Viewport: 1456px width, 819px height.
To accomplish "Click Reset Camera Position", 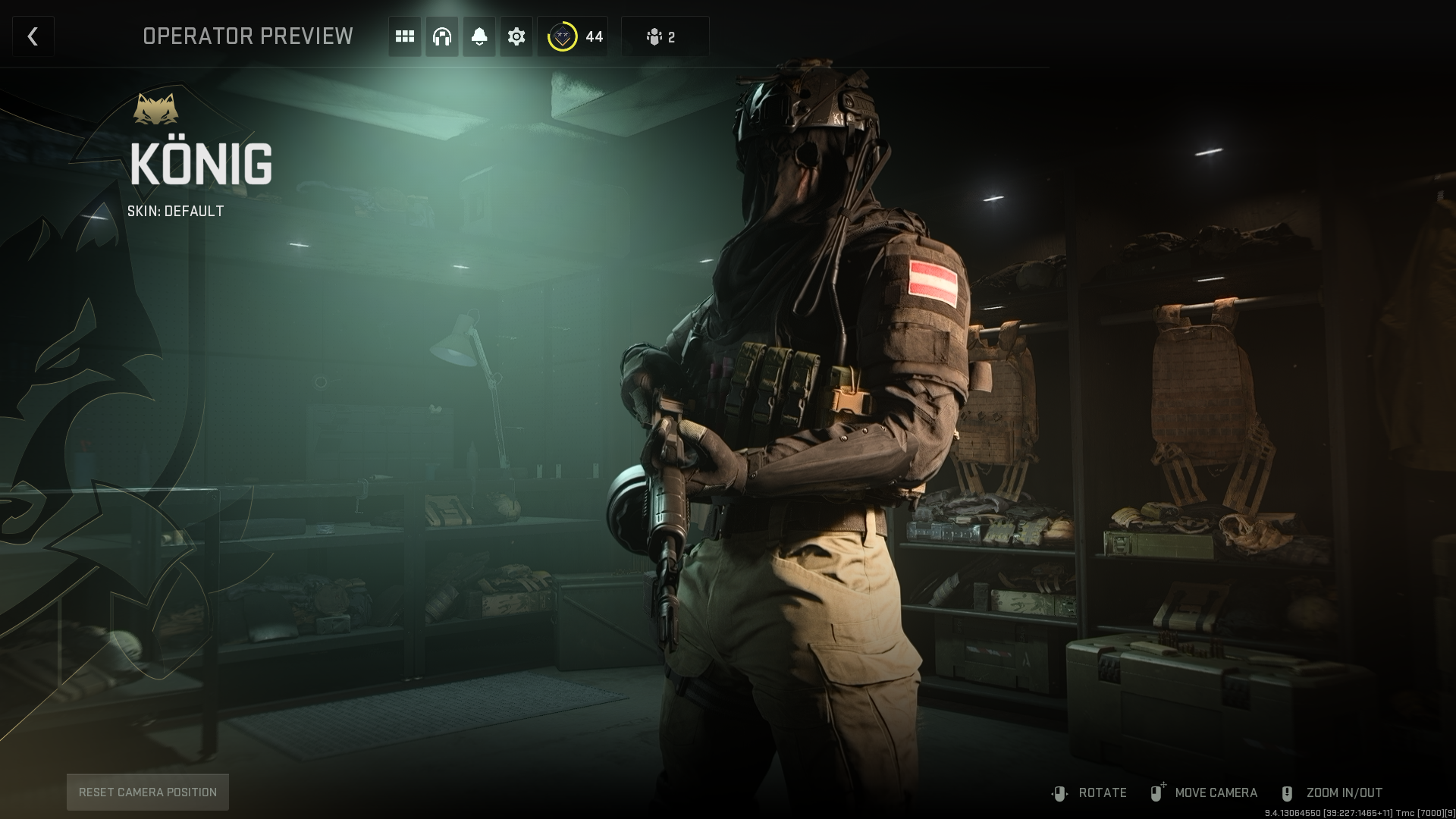I will tap(148, 792).
